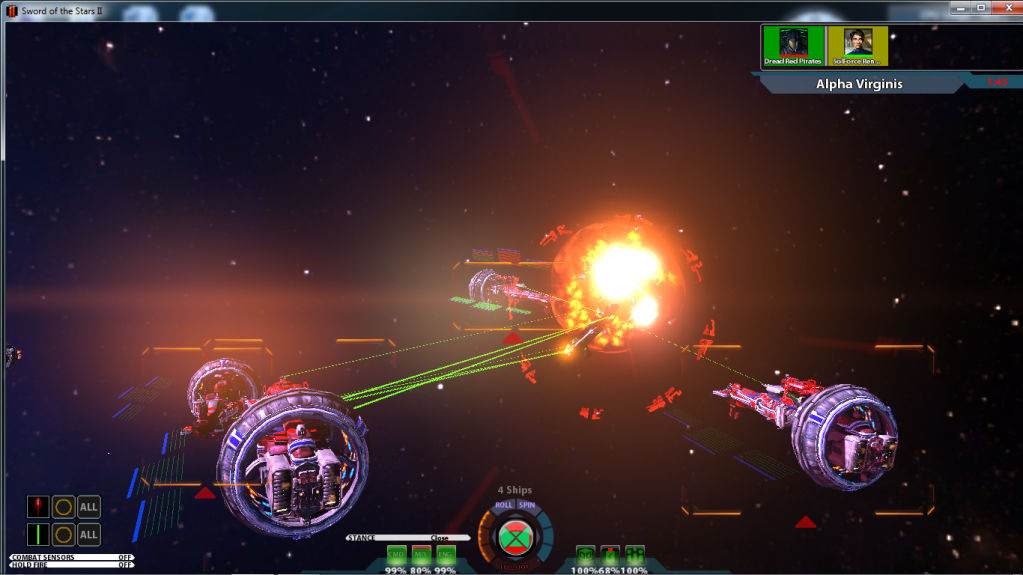The width and height of the screenshot is (1023, 575).
Task: Click the MIS section status icon
Action: (421, 554)
